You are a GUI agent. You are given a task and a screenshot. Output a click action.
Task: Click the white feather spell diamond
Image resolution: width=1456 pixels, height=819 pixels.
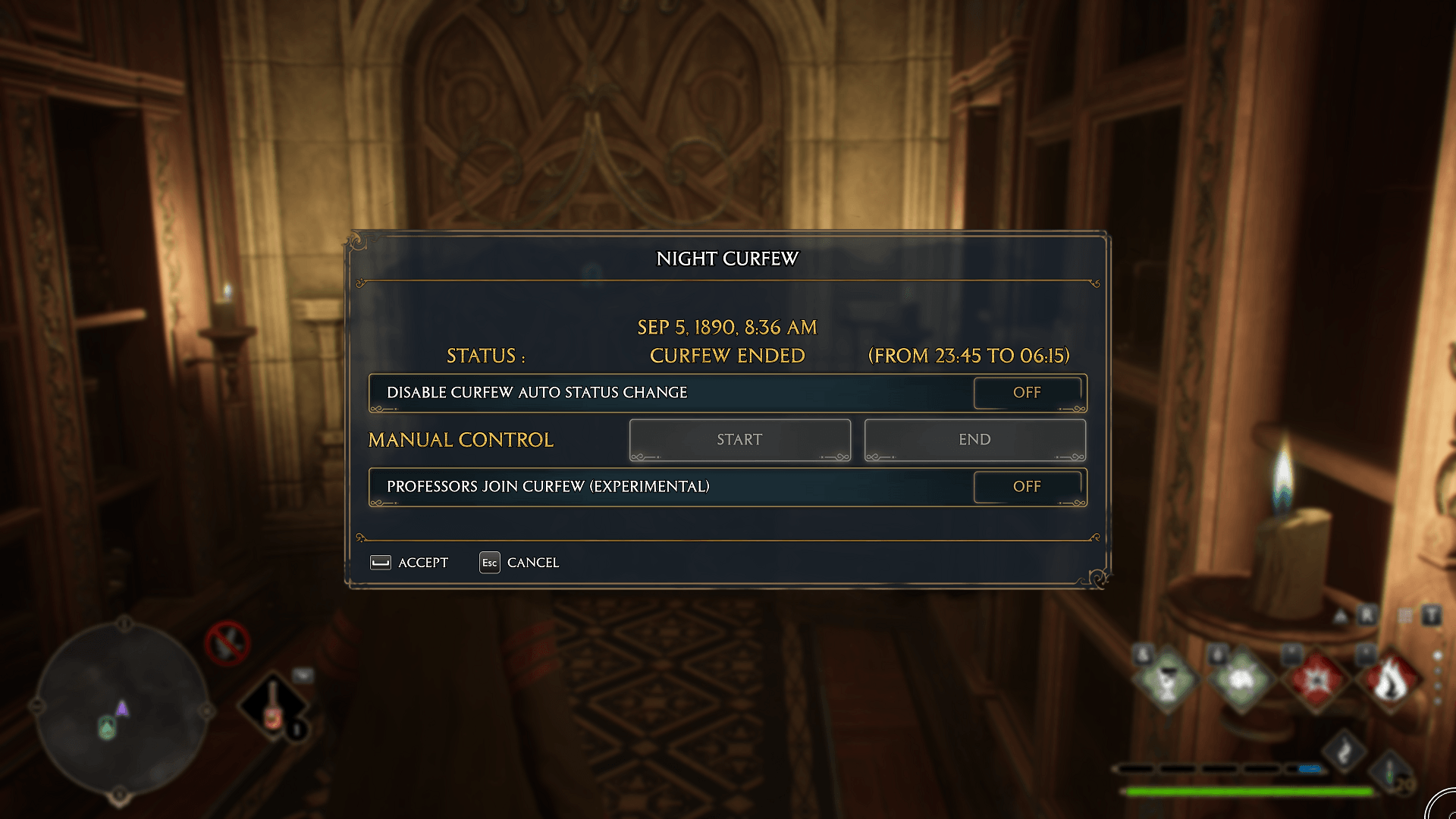(1345, 750)
